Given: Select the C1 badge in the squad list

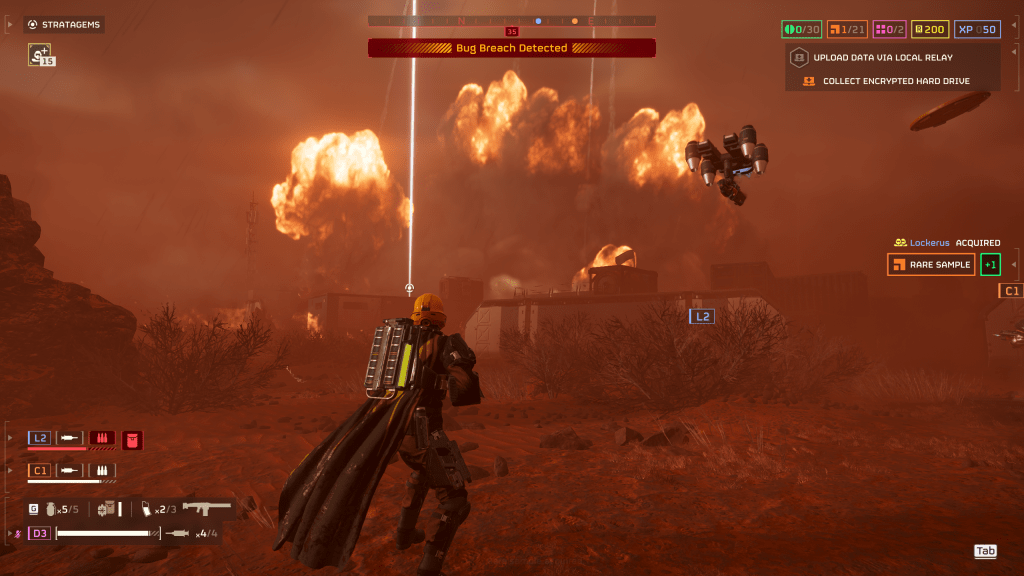Looking at the screenshot, I should [40, 470].
